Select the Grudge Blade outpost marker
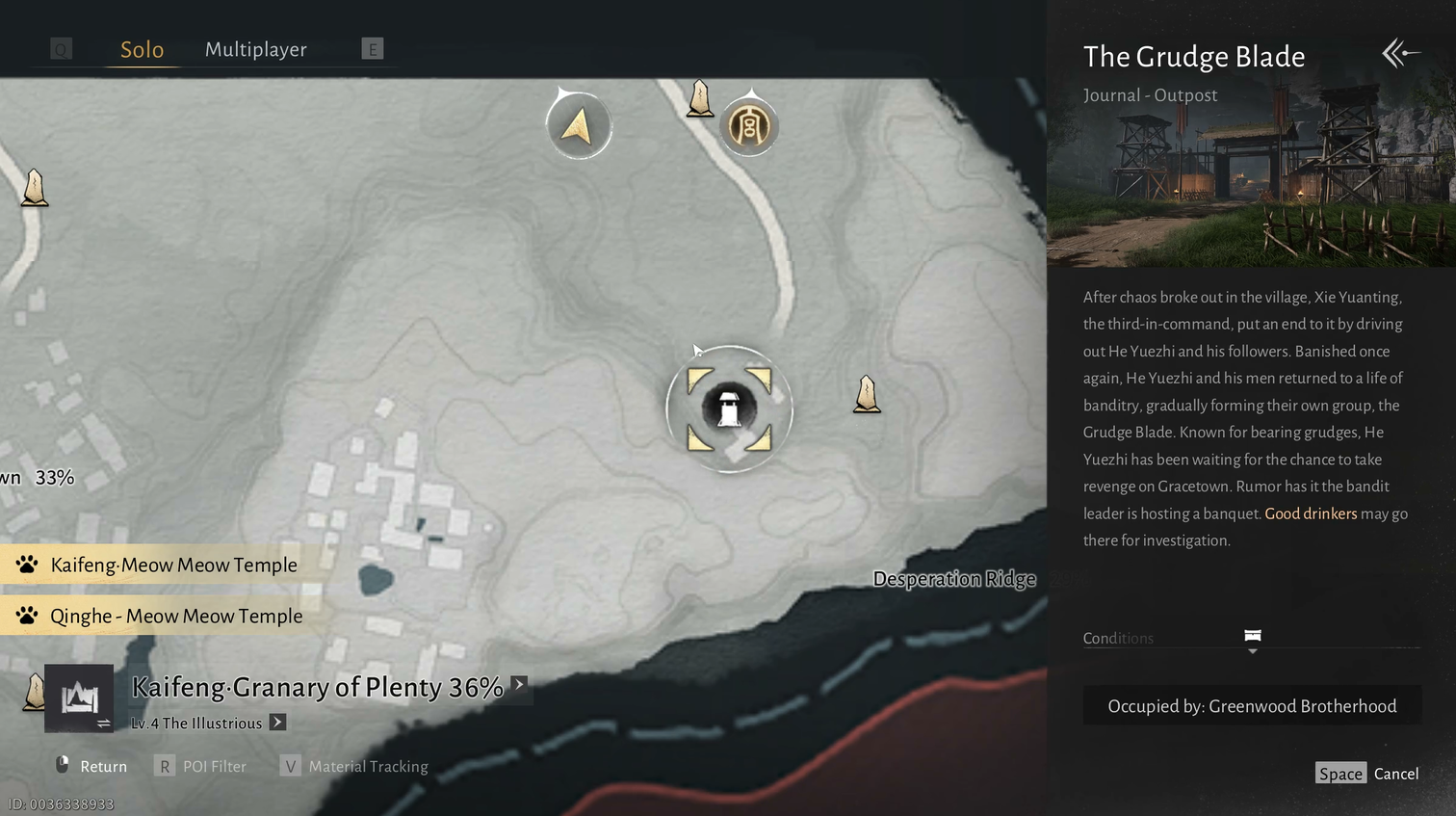This screenshot has width=1456, height=816. [729, 408]
